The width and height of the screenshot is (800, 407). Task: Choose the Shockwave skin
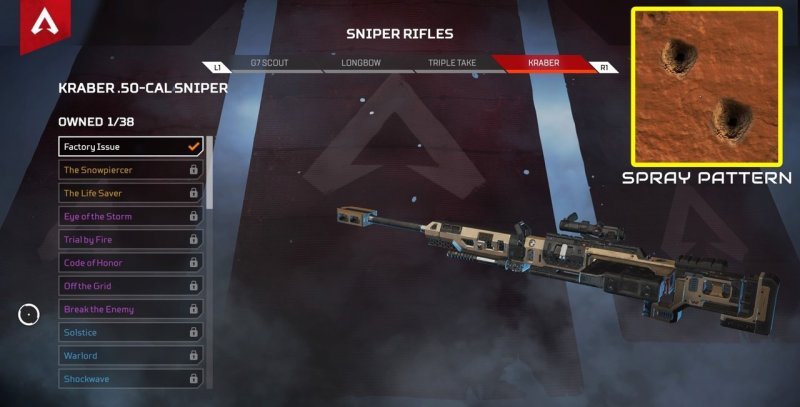(x=131, y=379)
